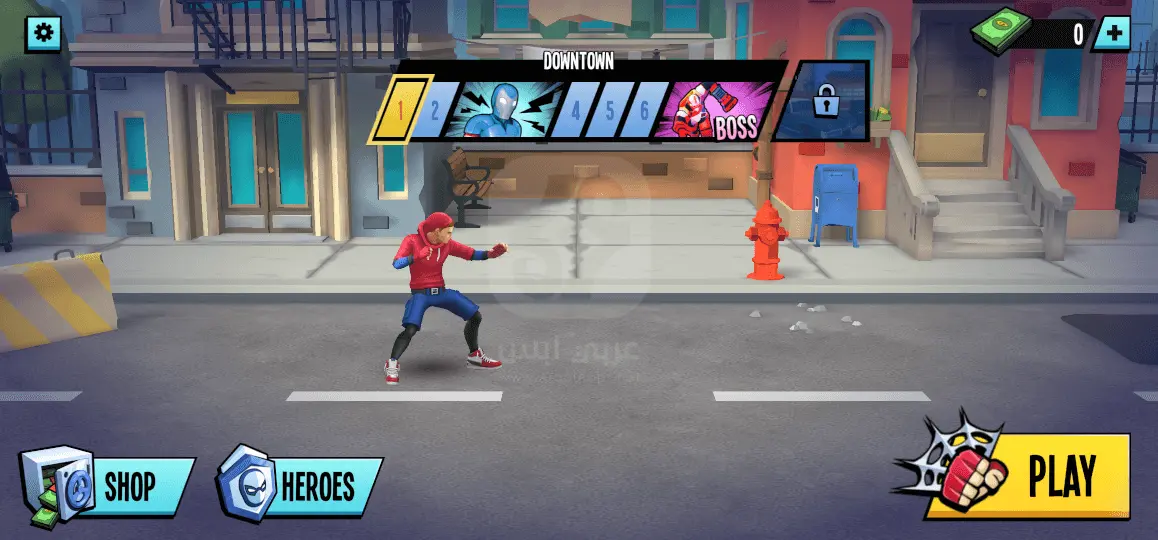1158x540 pixels.
Task: Click the locked next area padlock
Action: pos(826,101)
